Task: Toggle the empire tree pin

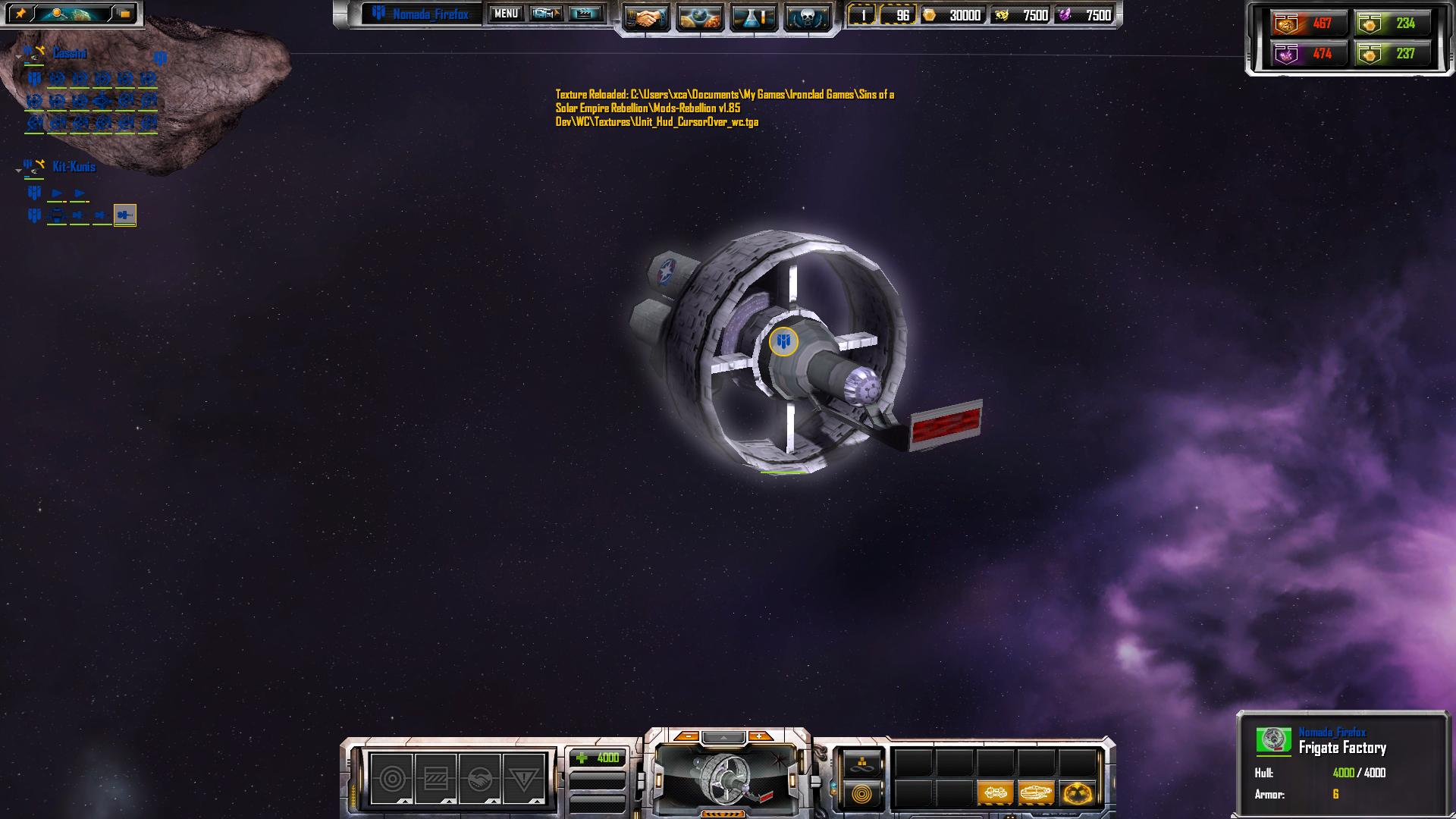Action: coord(20,14)
